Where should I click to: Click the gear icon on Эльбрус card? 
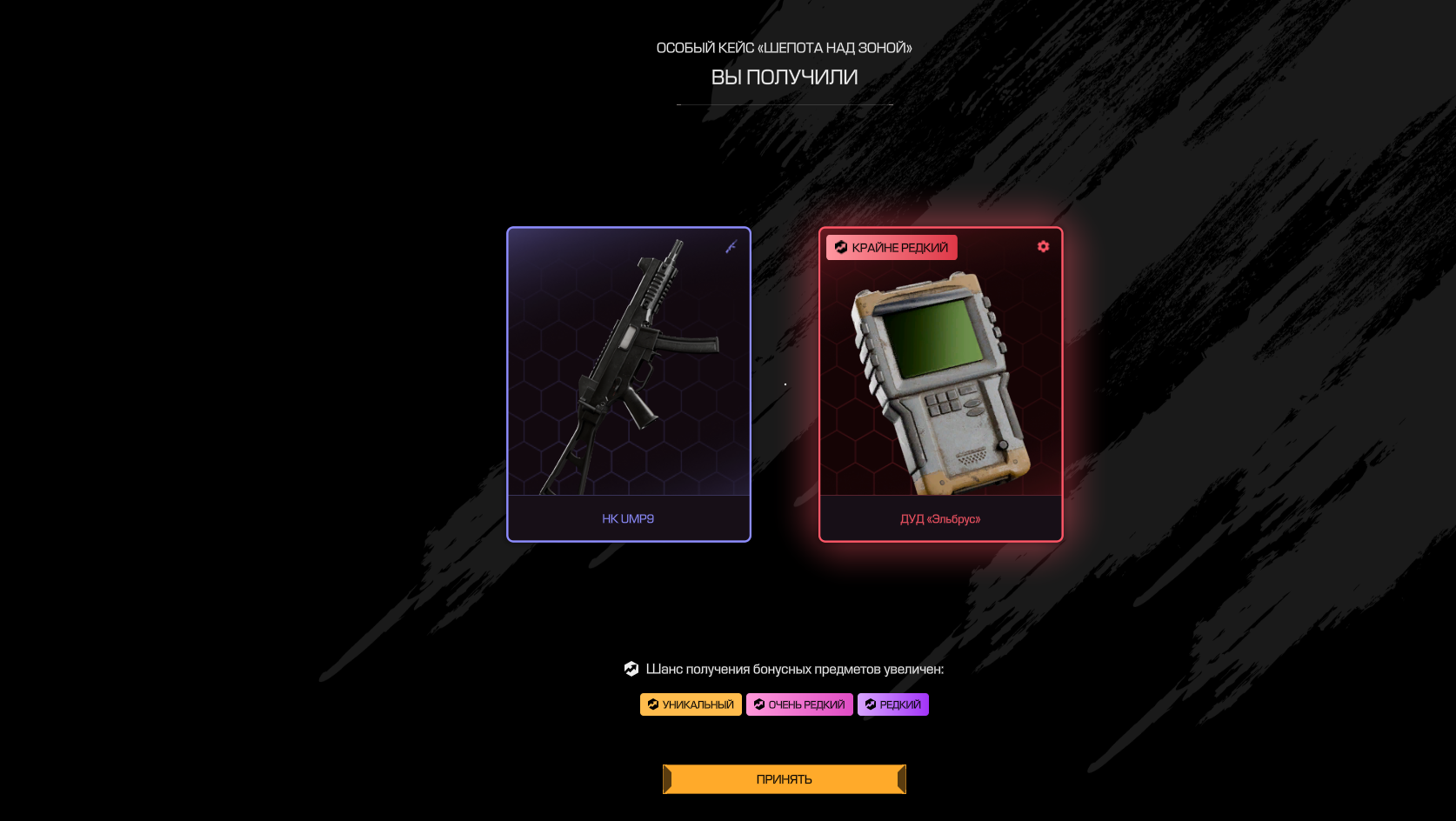click(x=1043, y=247)
